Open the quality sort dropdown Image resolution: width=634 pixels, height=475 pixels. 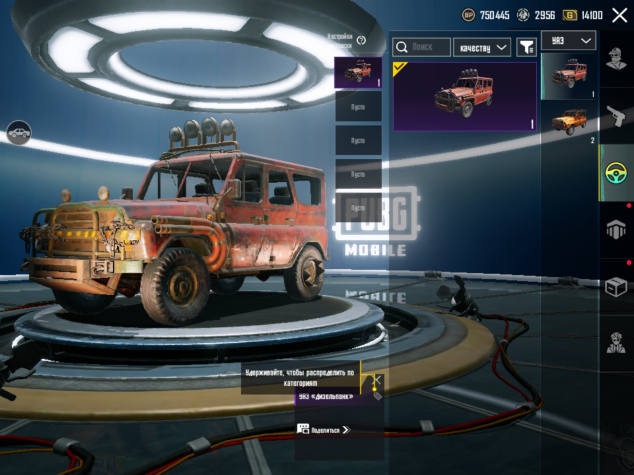click(x=482, y=47)
